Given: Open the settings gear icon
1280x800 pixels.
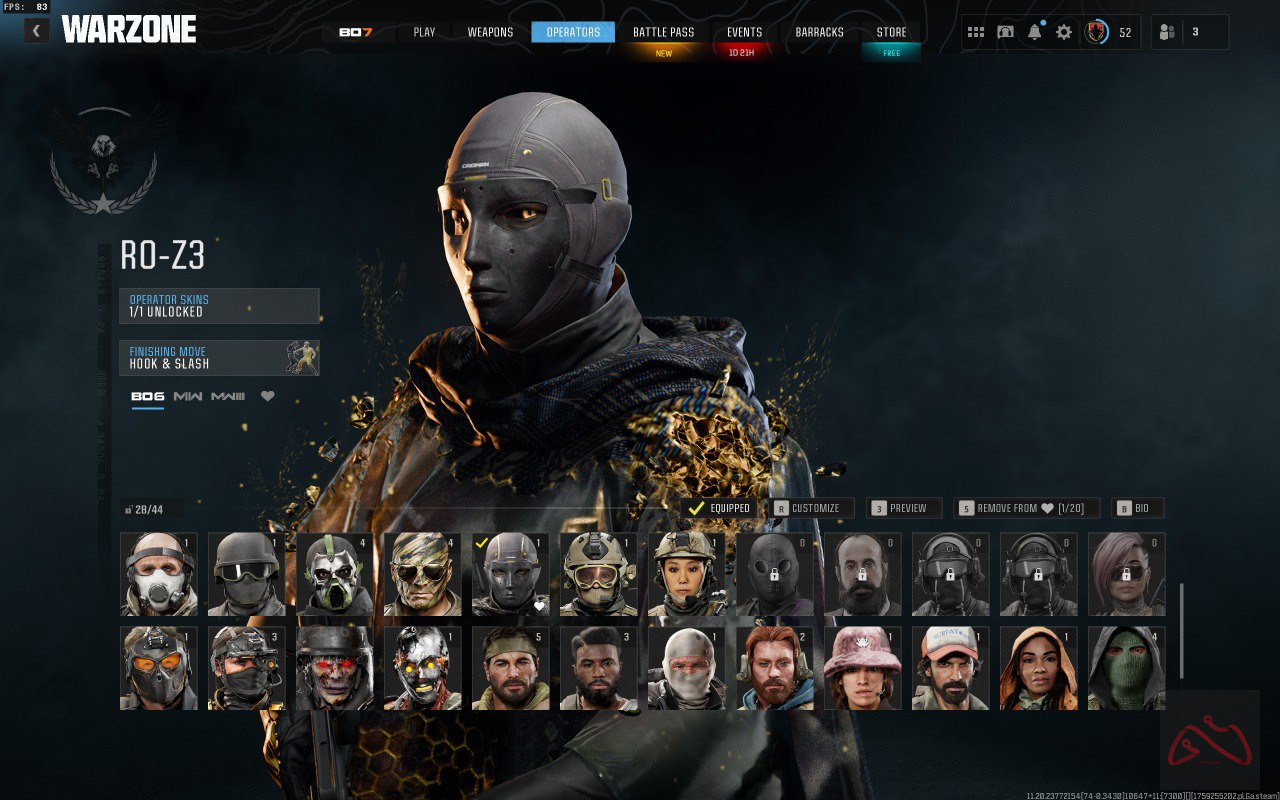Looking at the screenshot, I should coord(1064,32).
